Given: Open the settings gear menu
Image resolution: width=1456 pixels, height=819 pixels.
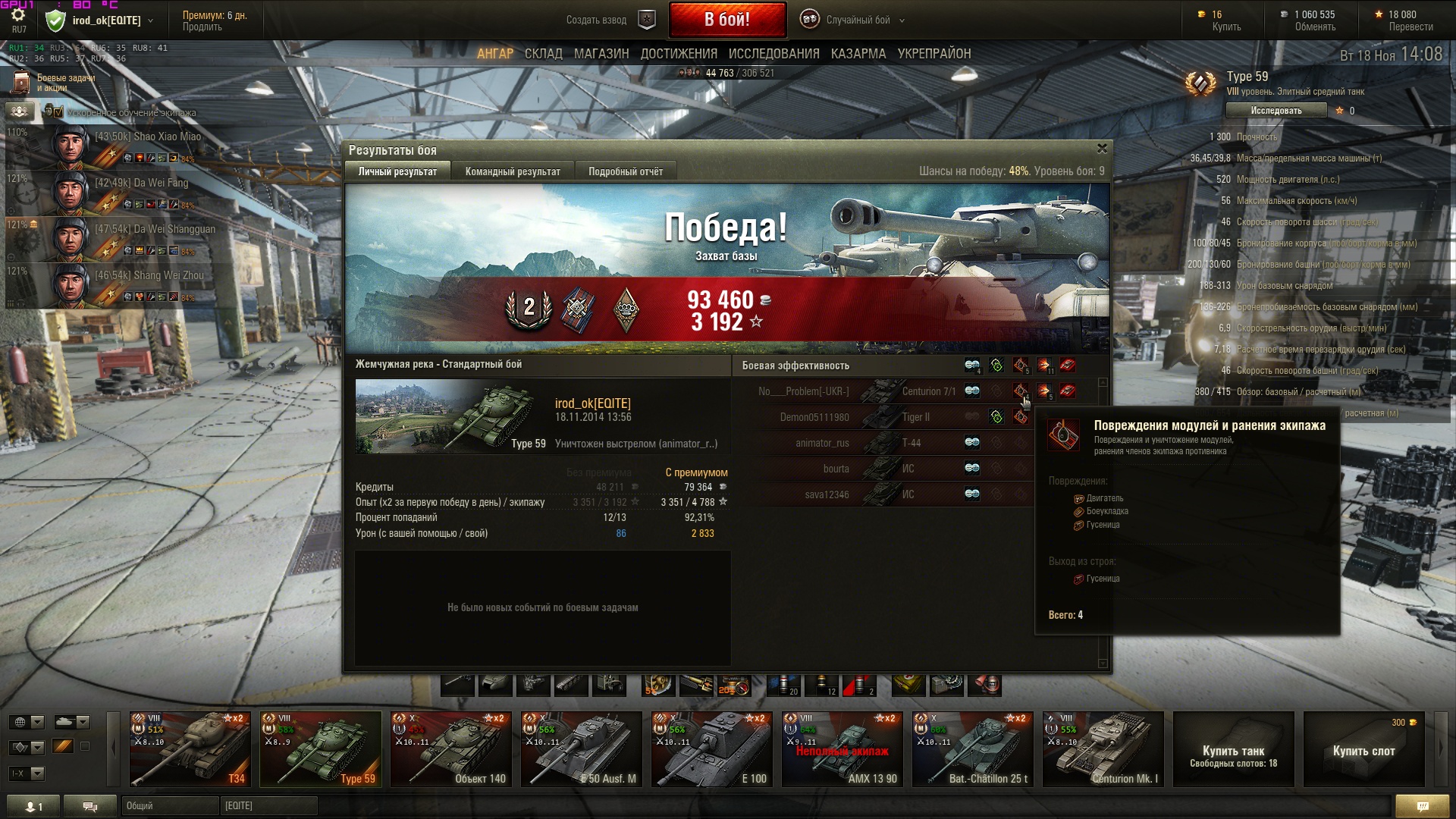Looking at the screenshot, I should 18,15.
